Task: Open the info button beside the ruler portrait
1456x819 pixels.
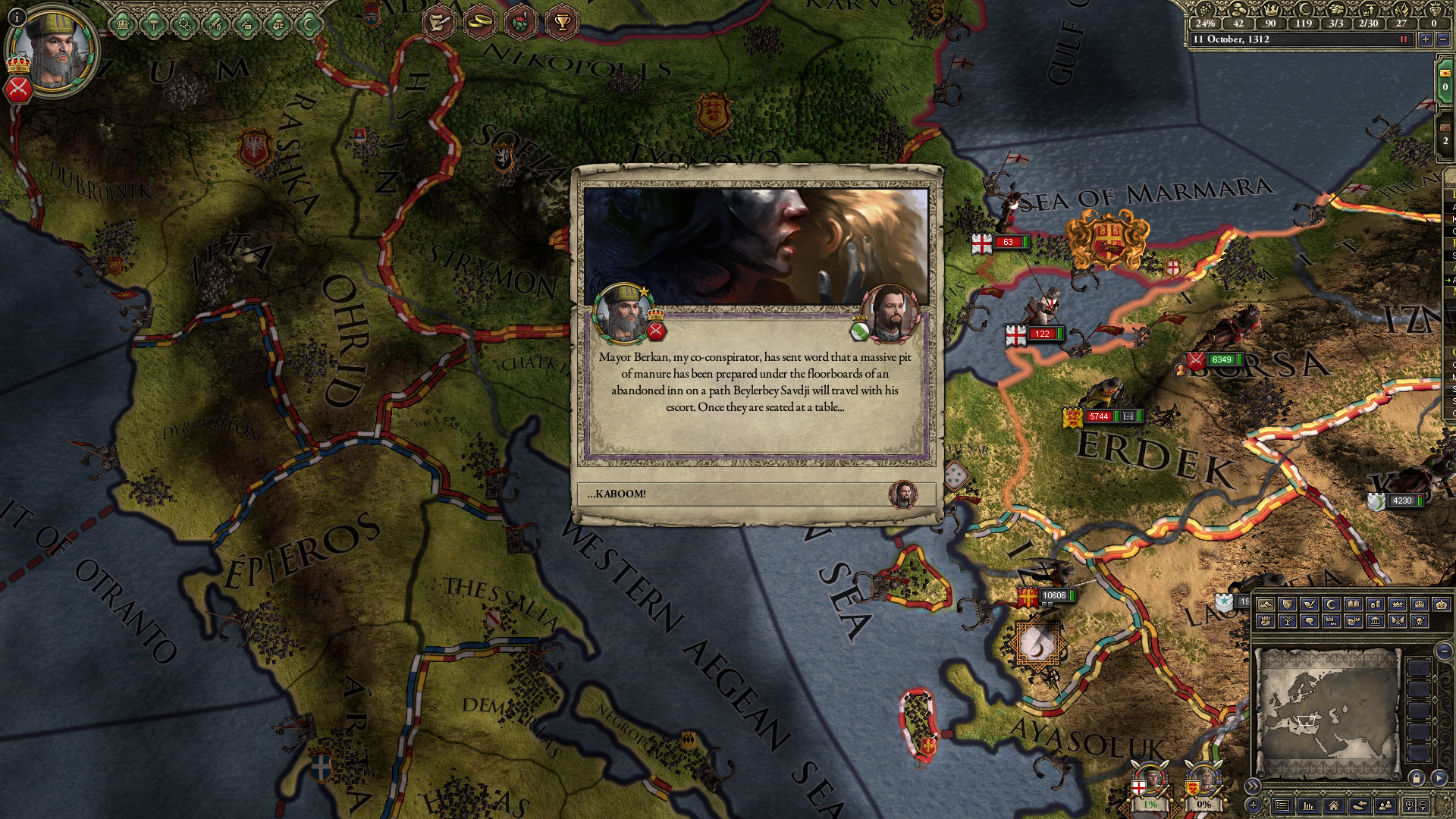Action: (x=17, y=17)
